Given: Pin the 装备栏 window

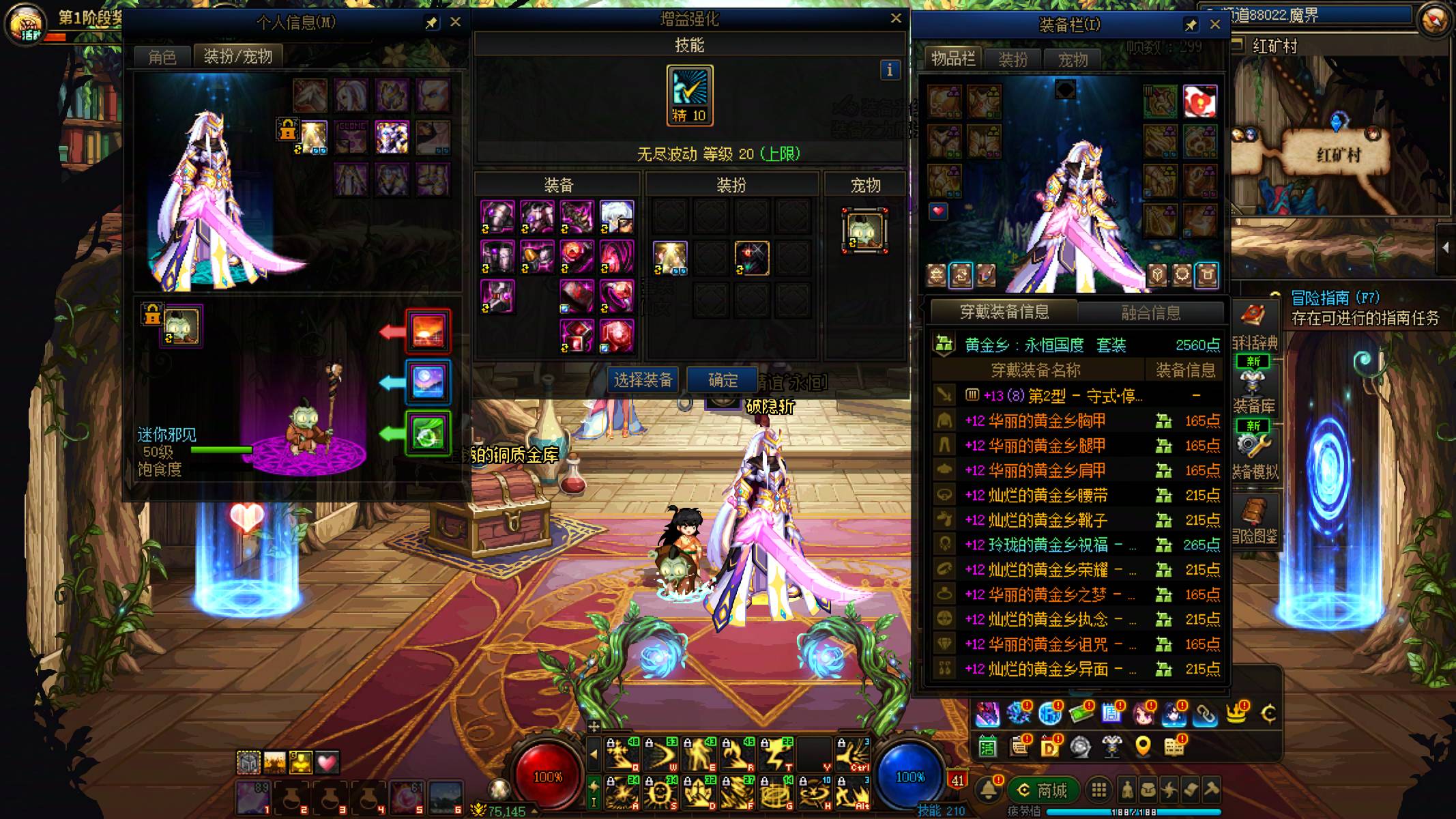Looking at the screenshot, I should click(x=1191, y=25).
